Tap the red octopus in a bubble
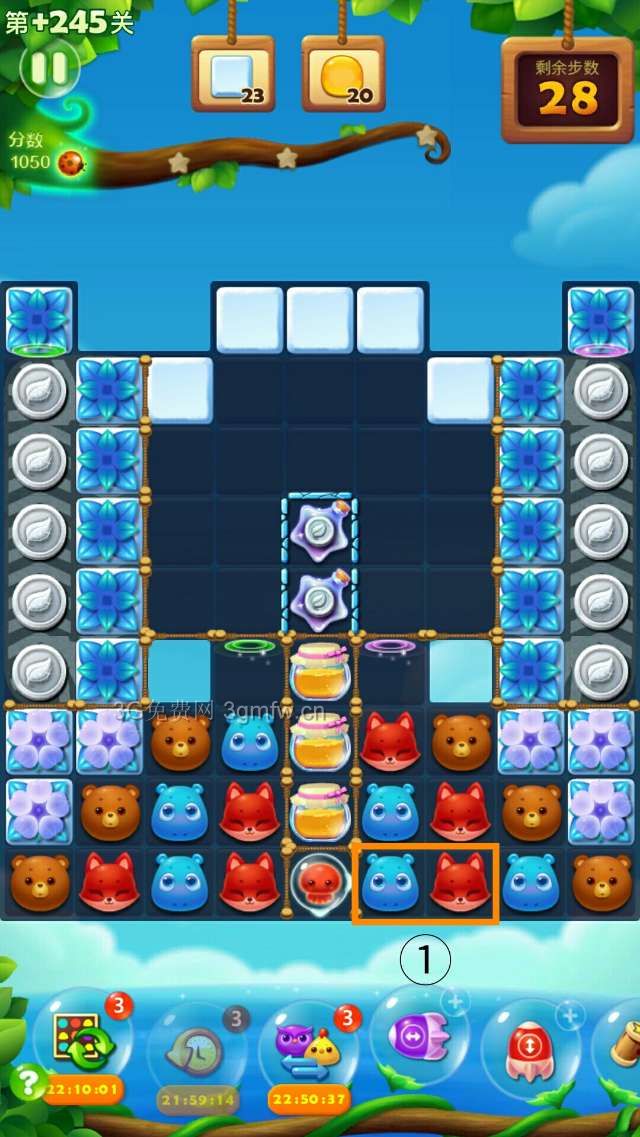Image resolution: width=640 pixels, height=1137 pixels. pyautogui.click(x=320, y=884)
